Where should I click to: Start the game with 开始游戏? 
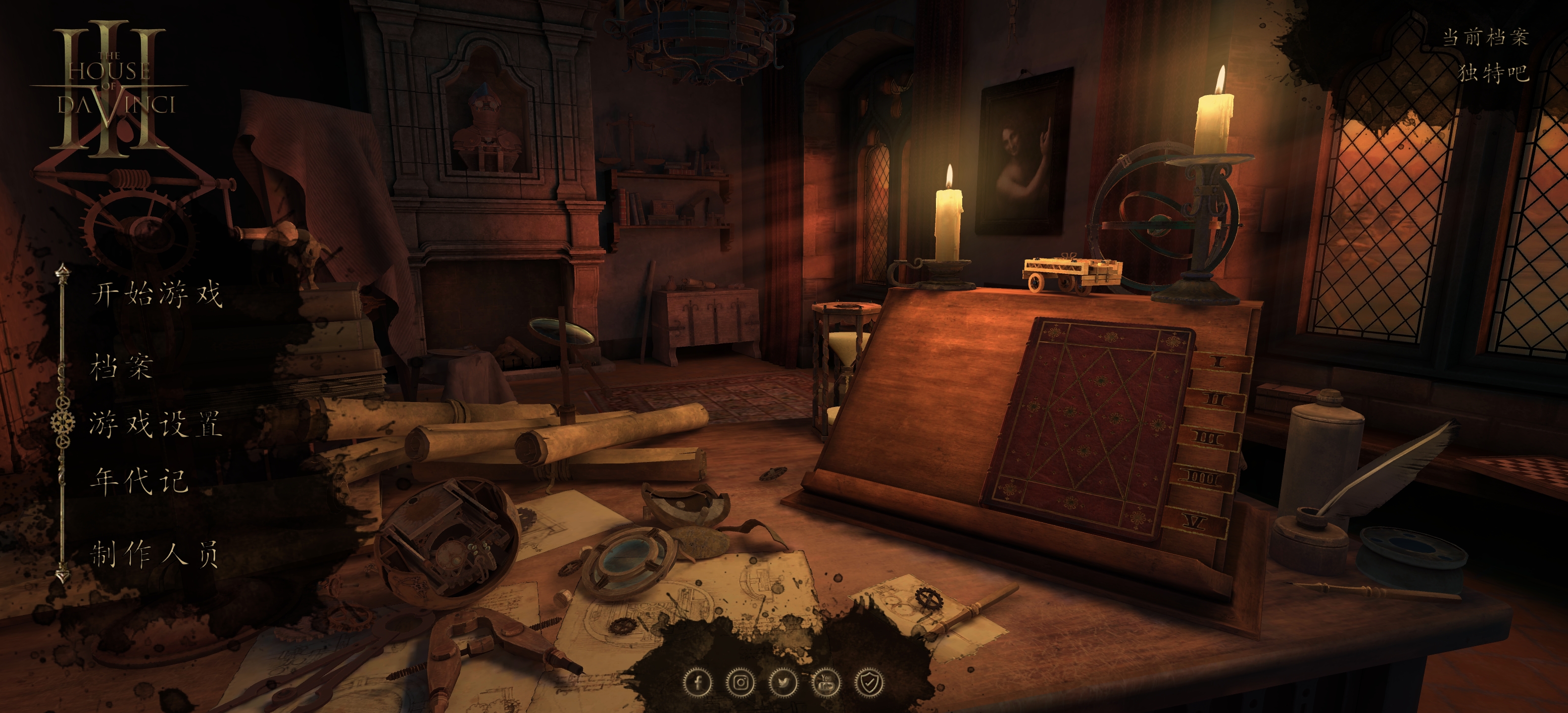(x=157, y=294)
